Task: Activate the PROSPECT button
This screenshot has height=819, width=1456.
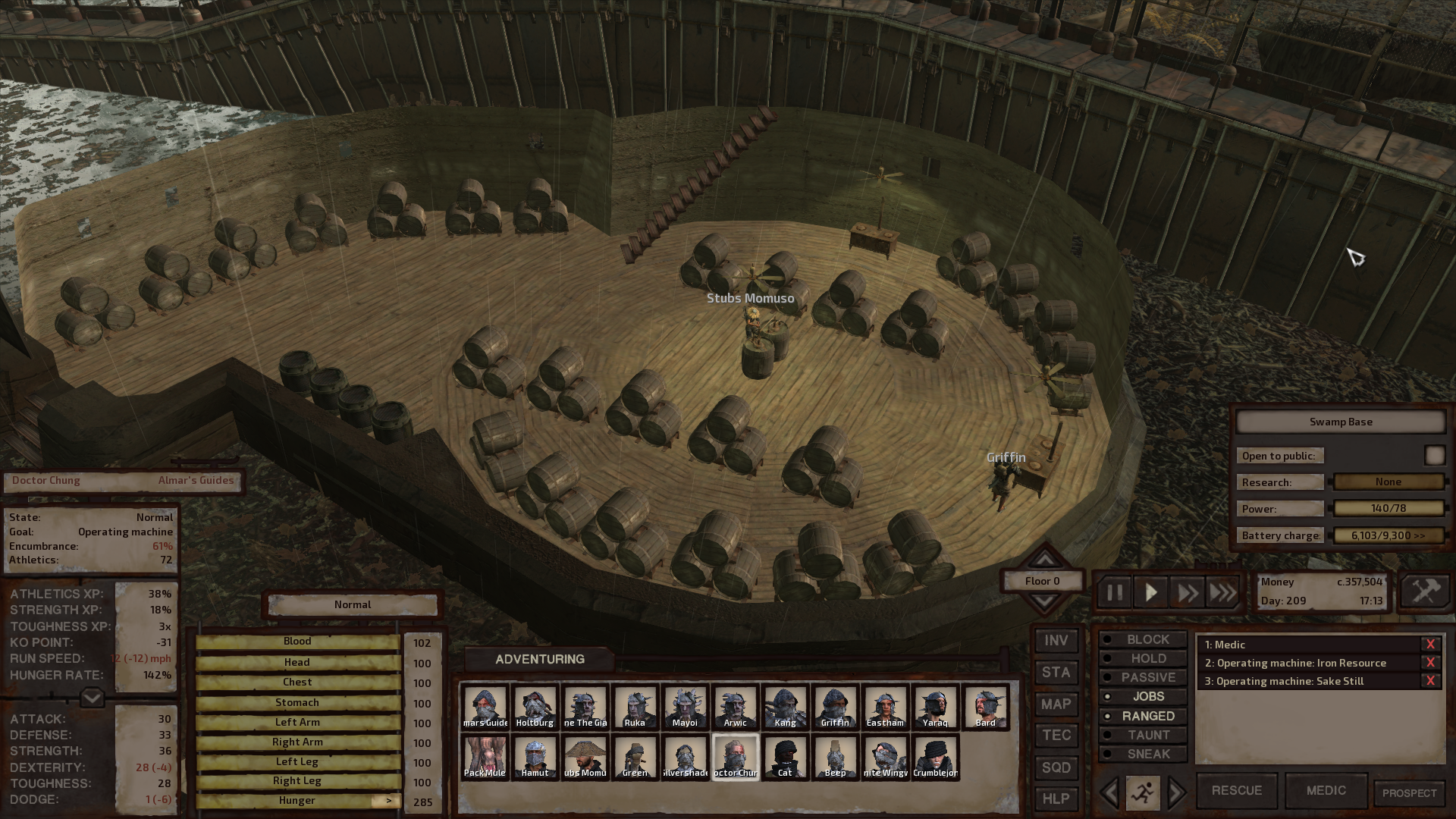Action: (1409, 793)
